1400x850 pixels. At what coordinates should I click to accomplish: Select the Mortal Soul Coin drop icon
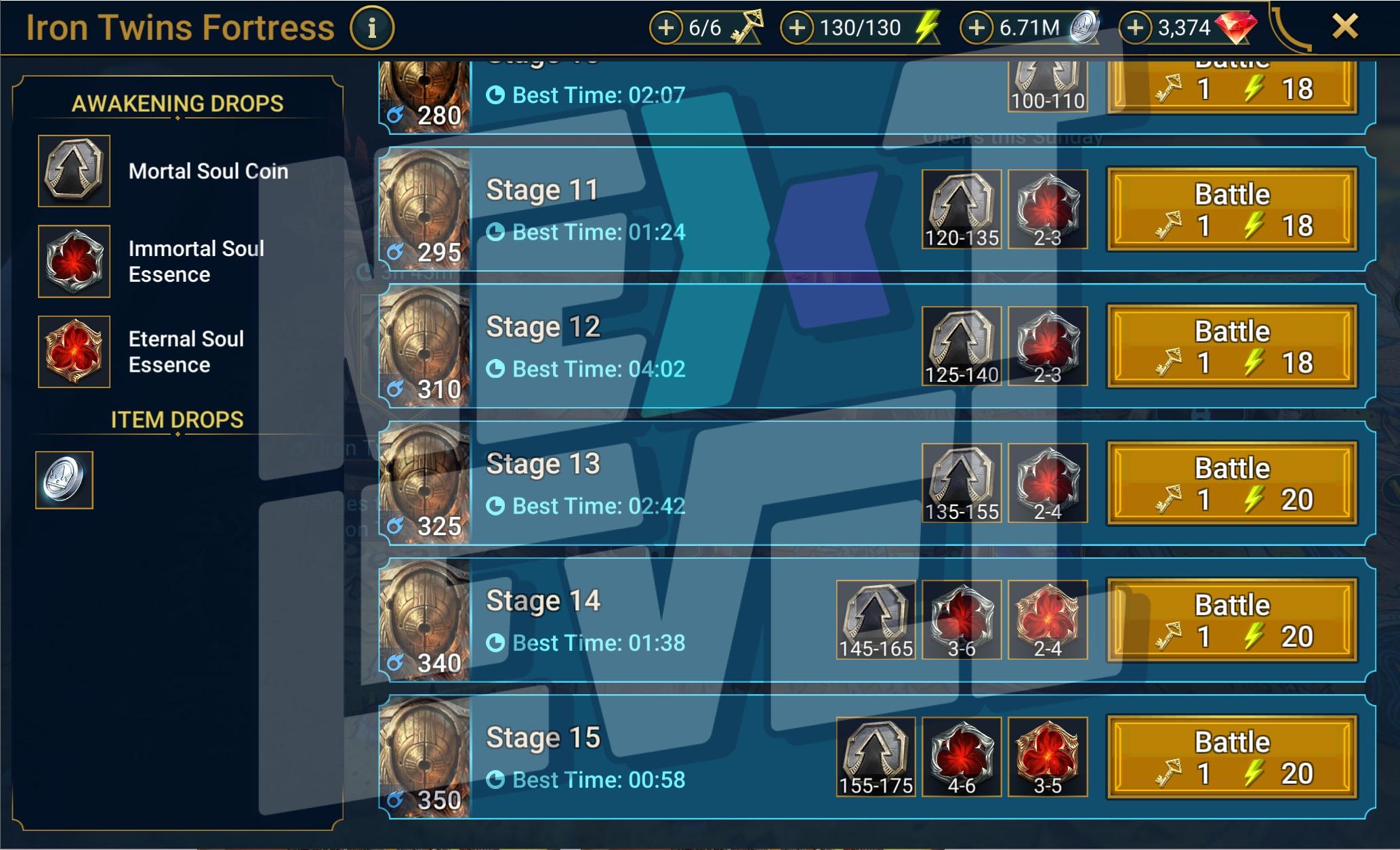point(74,171)
